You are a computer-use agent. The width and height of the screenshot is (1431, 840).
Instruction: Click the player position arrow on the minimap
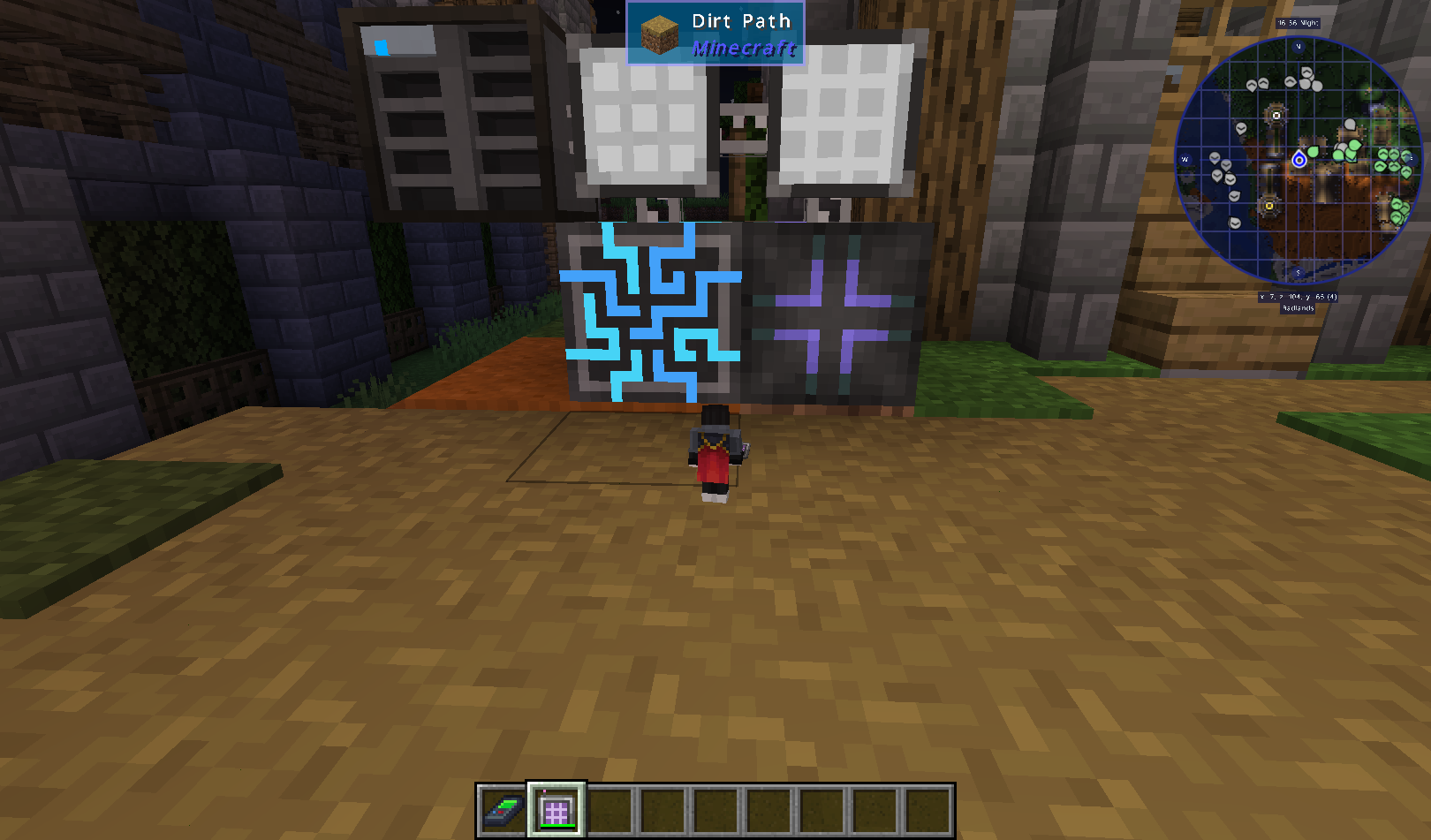tap(1298, 160)
